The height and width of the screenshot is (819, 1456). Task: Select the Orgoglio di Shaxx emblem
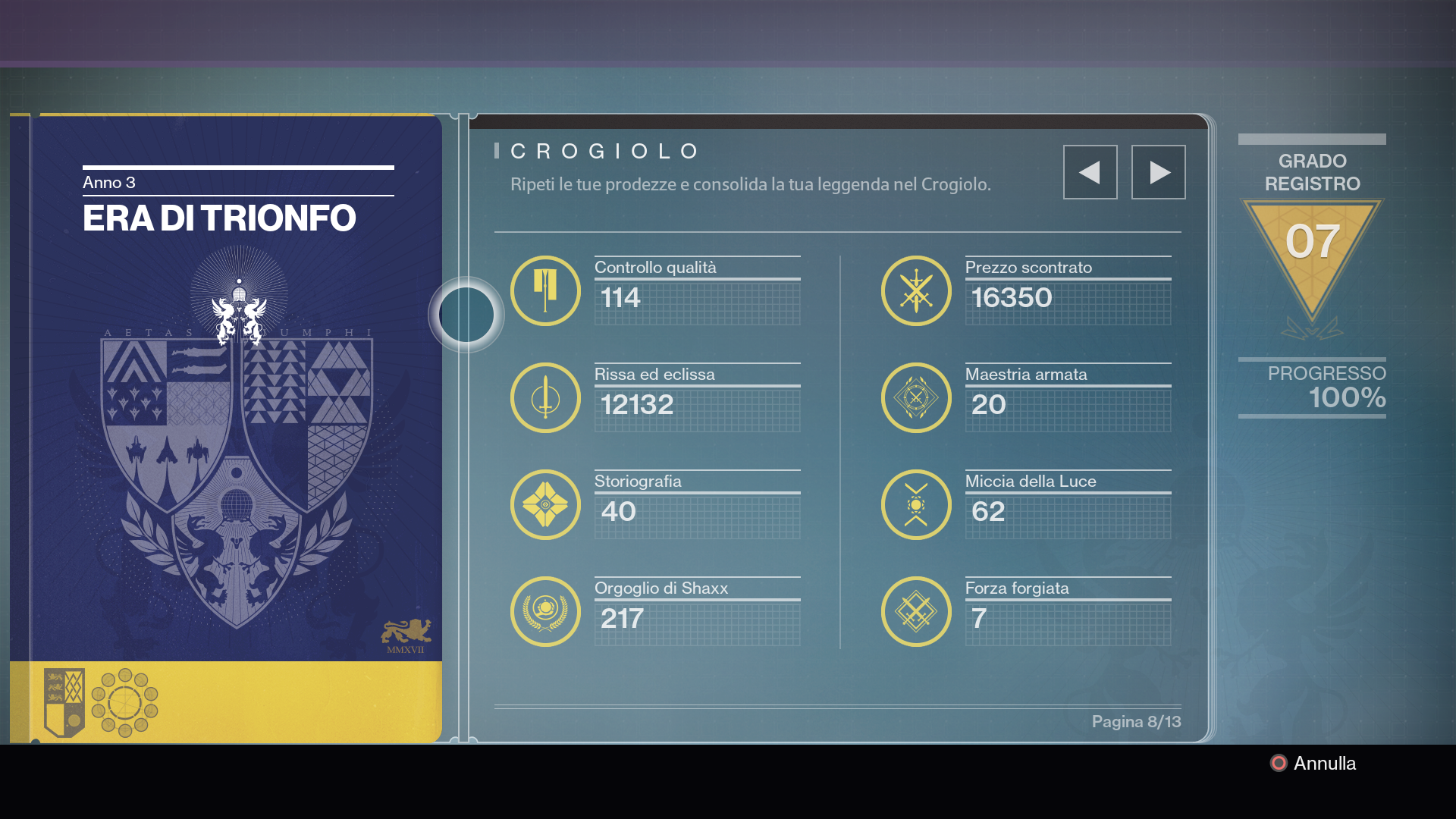coord(545,611)
